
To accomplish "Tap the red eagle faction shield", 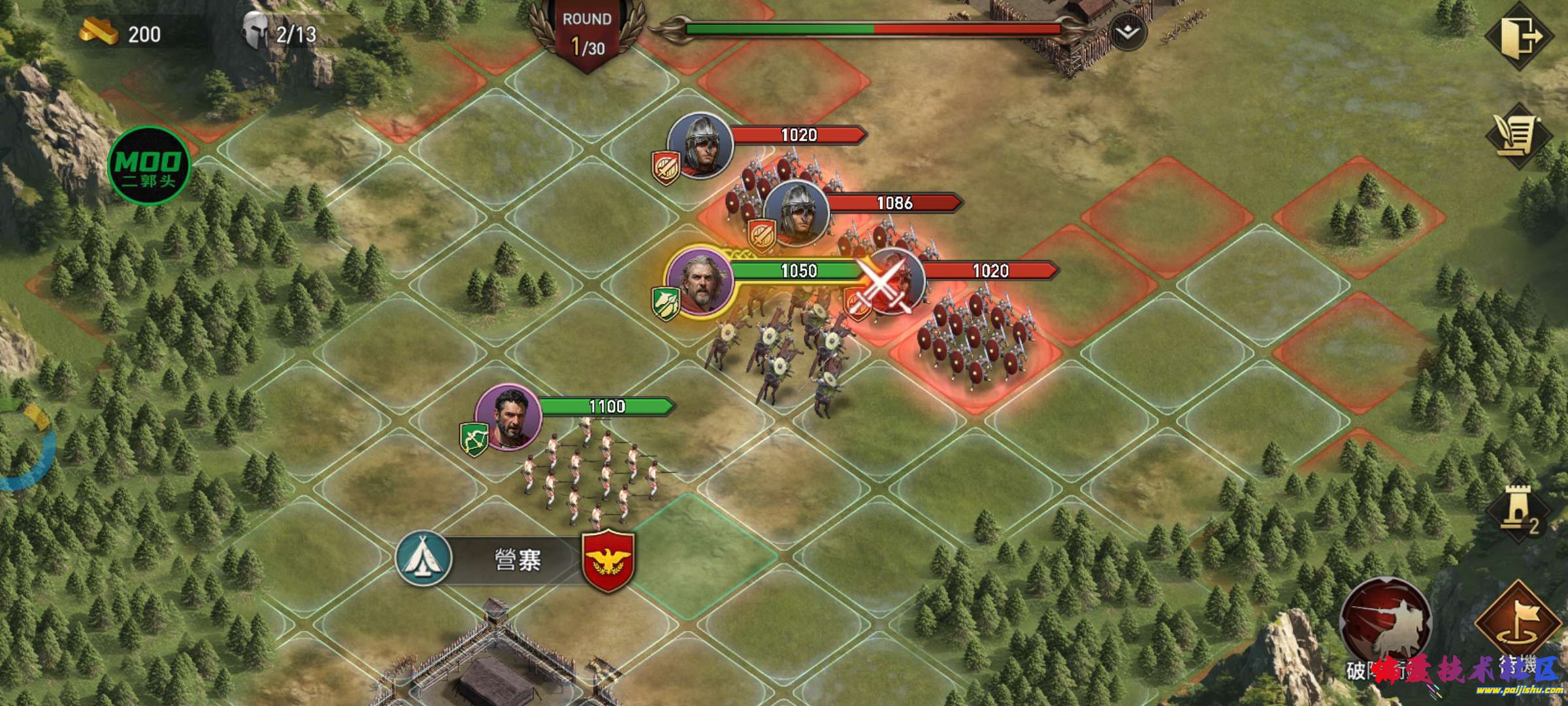I will (608, 560).
